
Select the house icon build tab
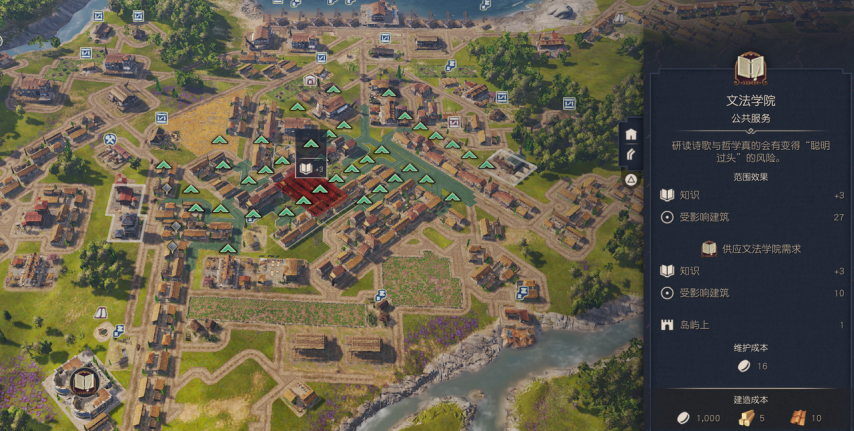pos(631,134)
